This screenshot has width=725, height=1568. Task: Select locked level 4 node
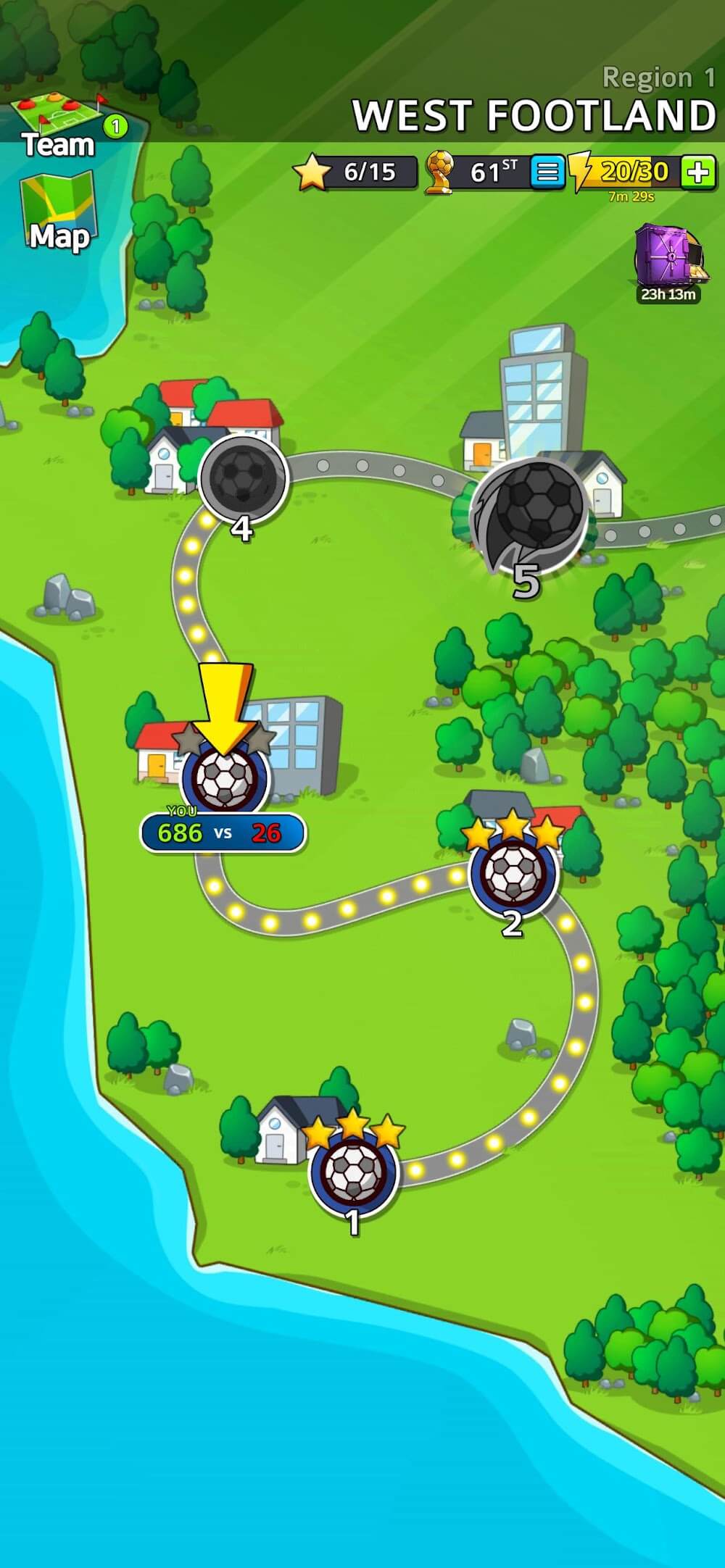[243, 478]
